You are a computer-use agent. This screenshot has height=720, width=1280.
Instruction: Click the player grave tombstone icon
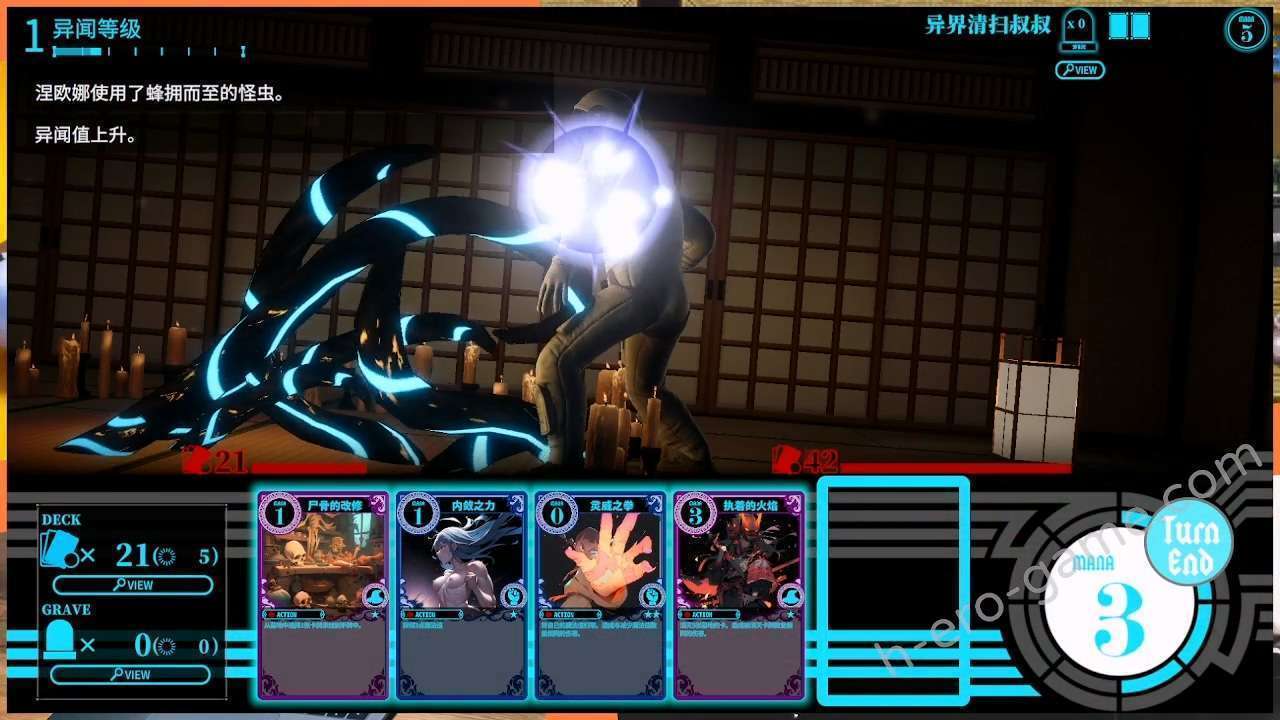click(58, 642)
